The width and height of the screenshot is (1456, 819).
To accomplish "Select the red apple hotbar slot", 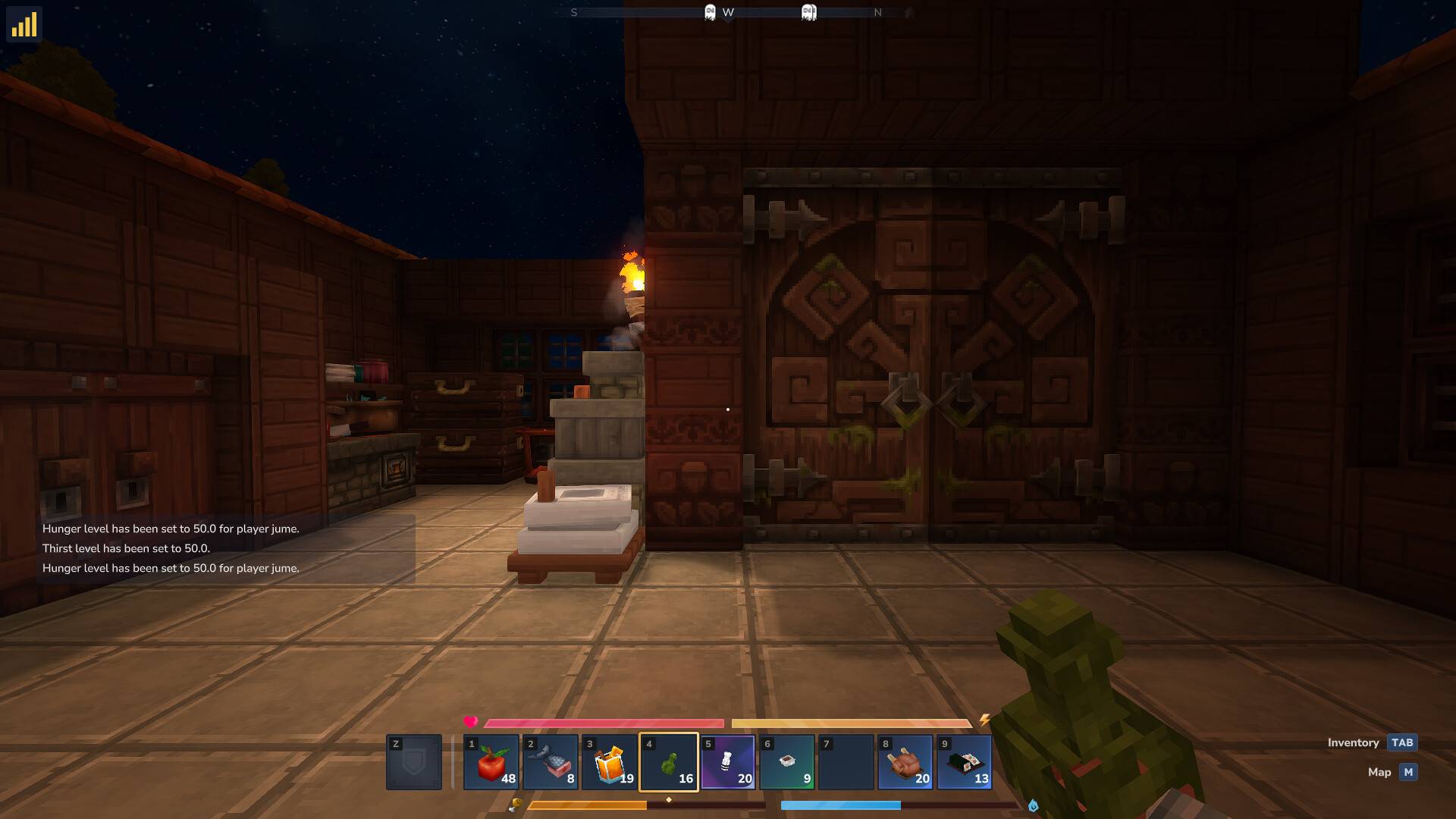I will 491,763.
